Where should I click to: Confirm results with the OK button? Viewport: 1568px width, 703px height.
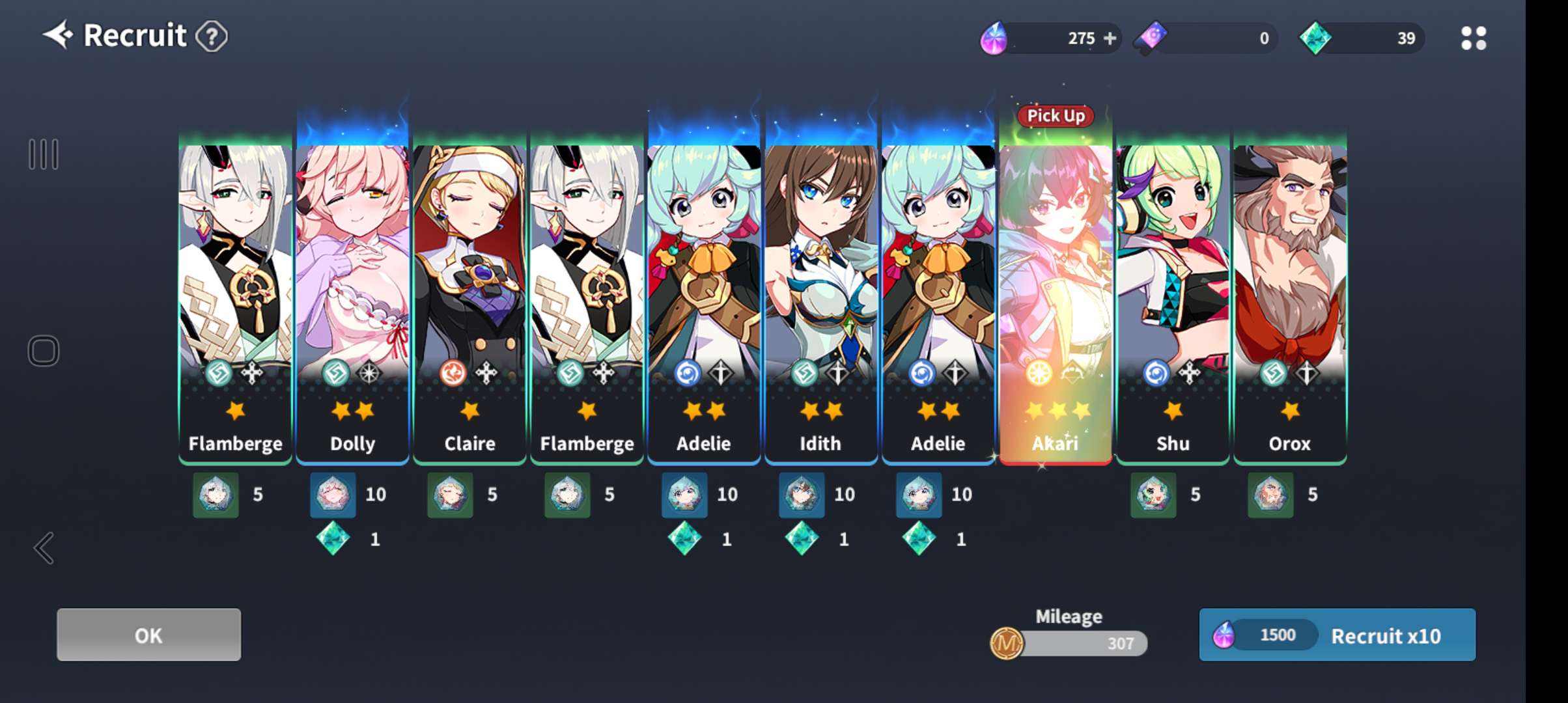[x=148, y=635]
